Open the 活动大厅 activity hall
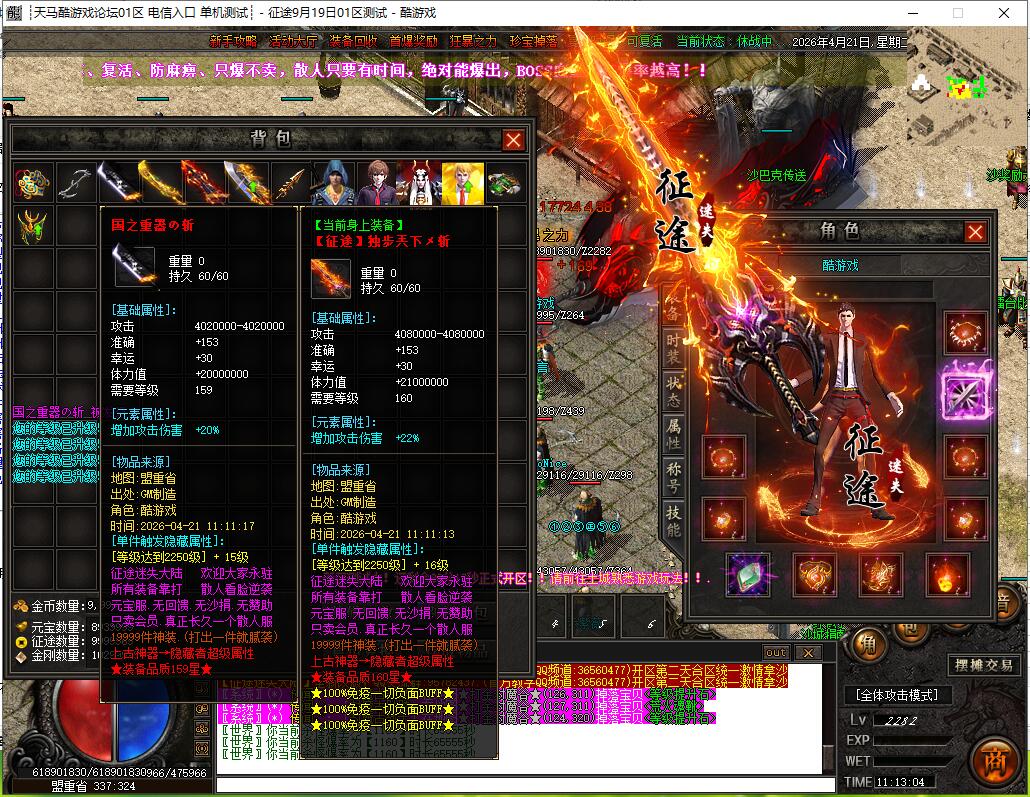Screen dimensions: 1030x797 coord(293,42)
